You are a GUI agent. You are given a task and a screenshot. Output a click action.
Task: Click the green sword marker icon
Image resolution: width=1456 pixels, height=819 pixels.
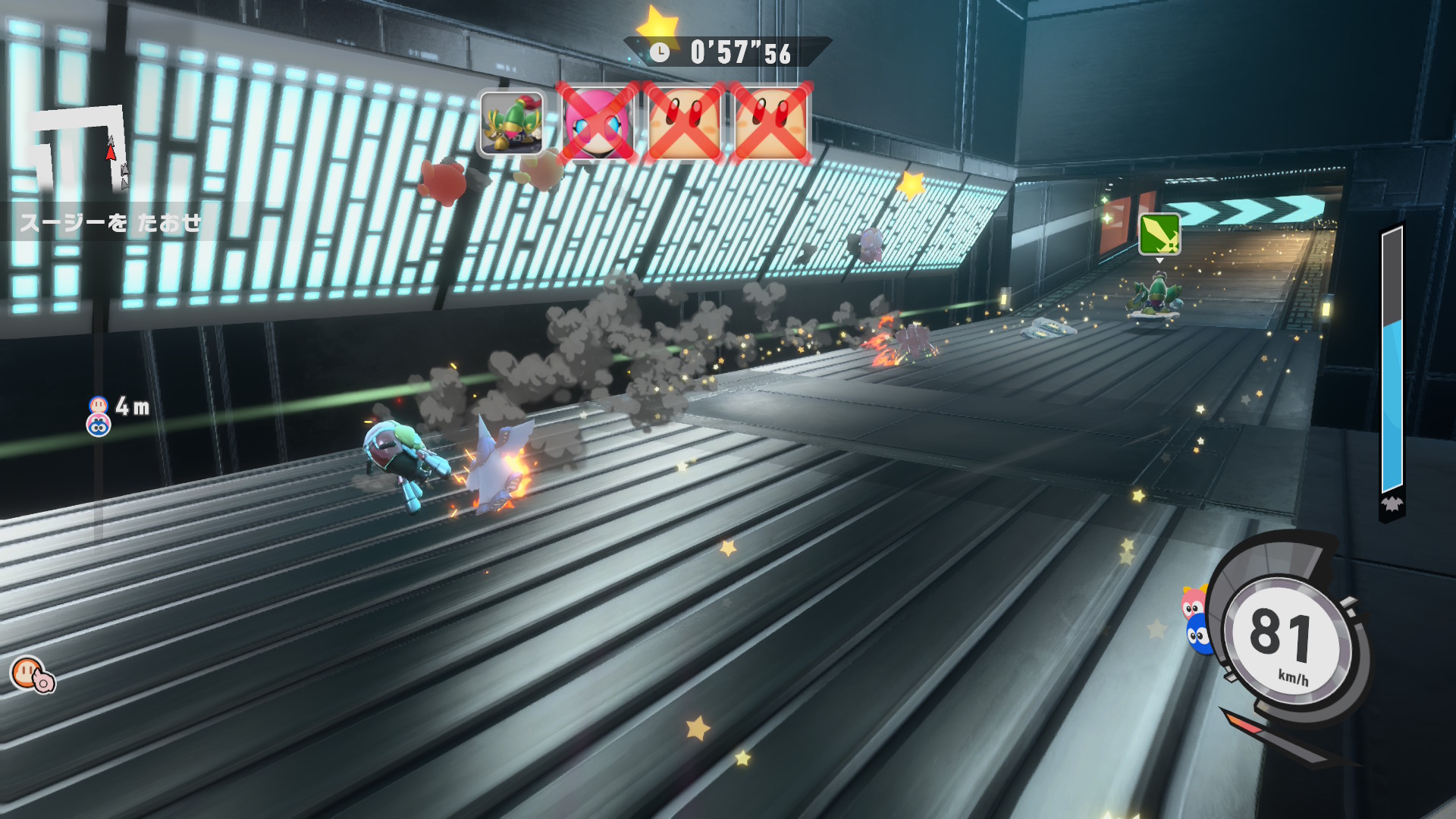(1159, 233)
